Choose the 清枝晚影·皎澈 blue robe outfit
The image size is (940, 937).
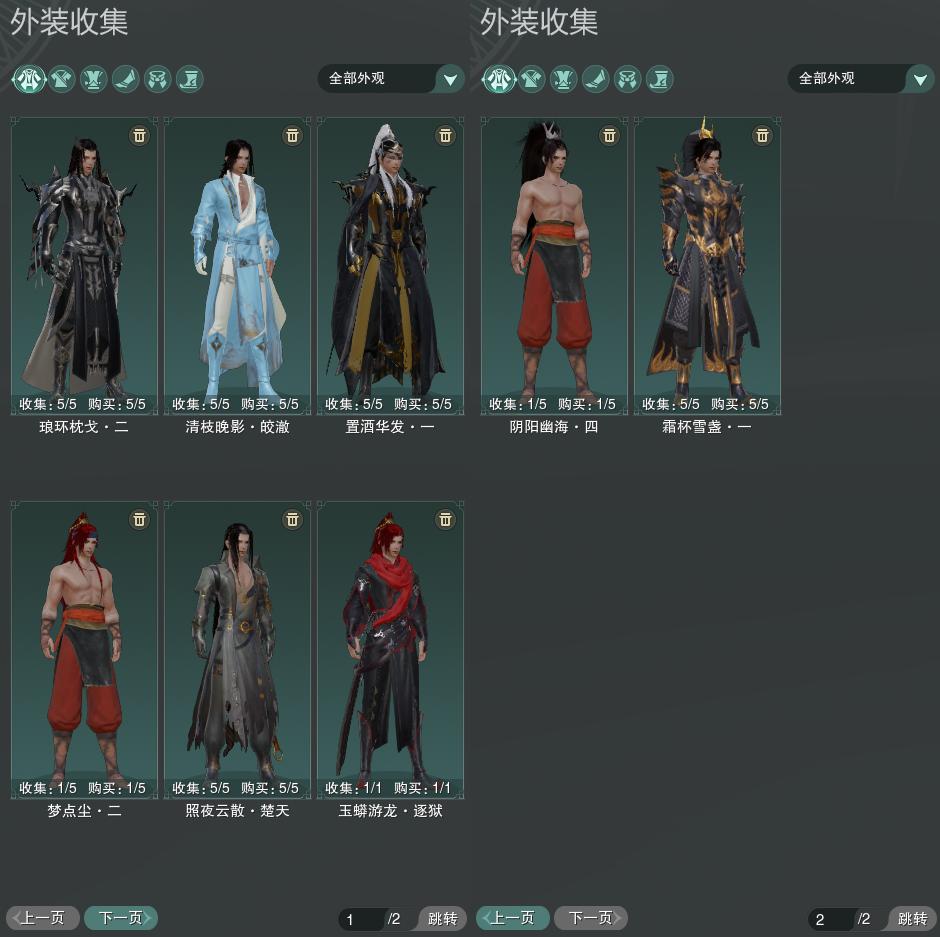point(237,265)
